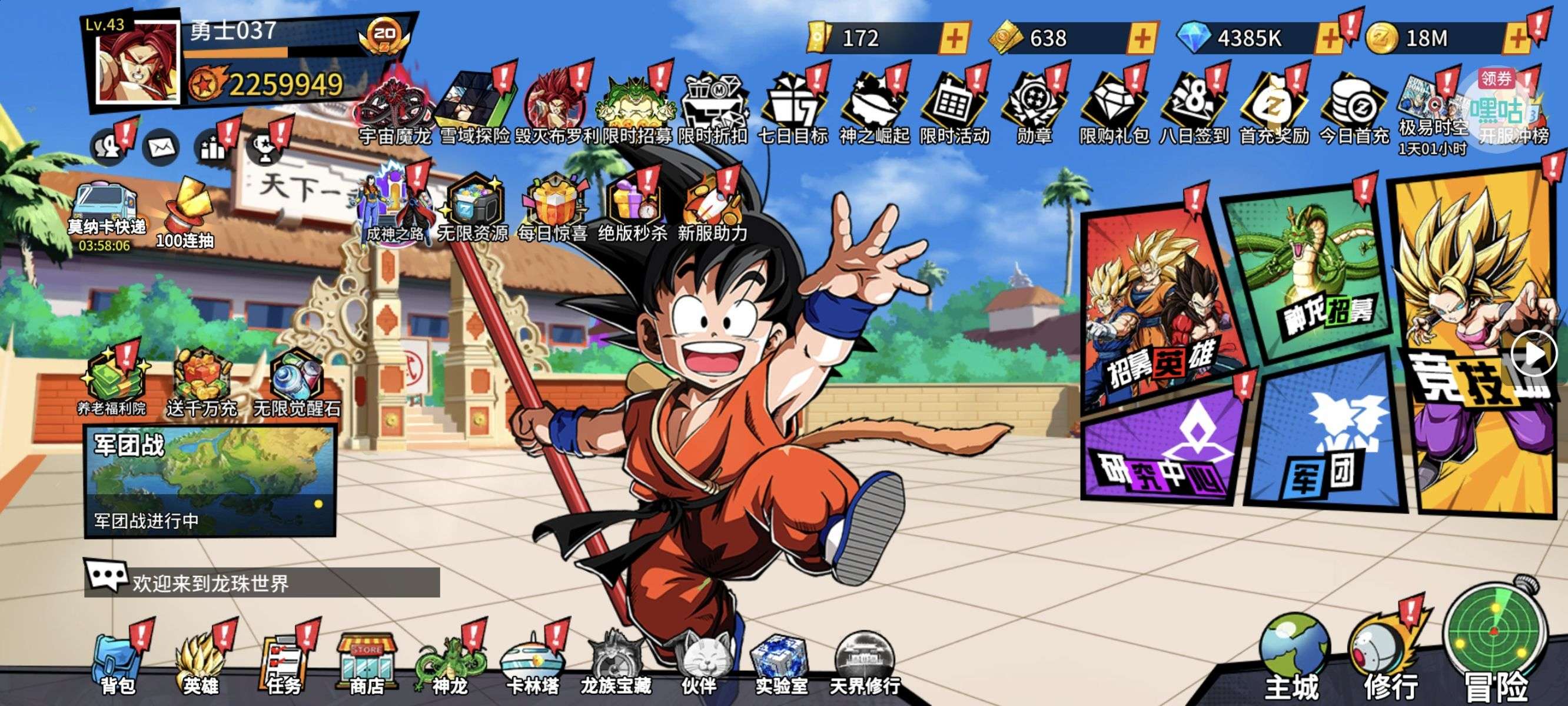Open the 限购礼包 gift pack event

1114,109
